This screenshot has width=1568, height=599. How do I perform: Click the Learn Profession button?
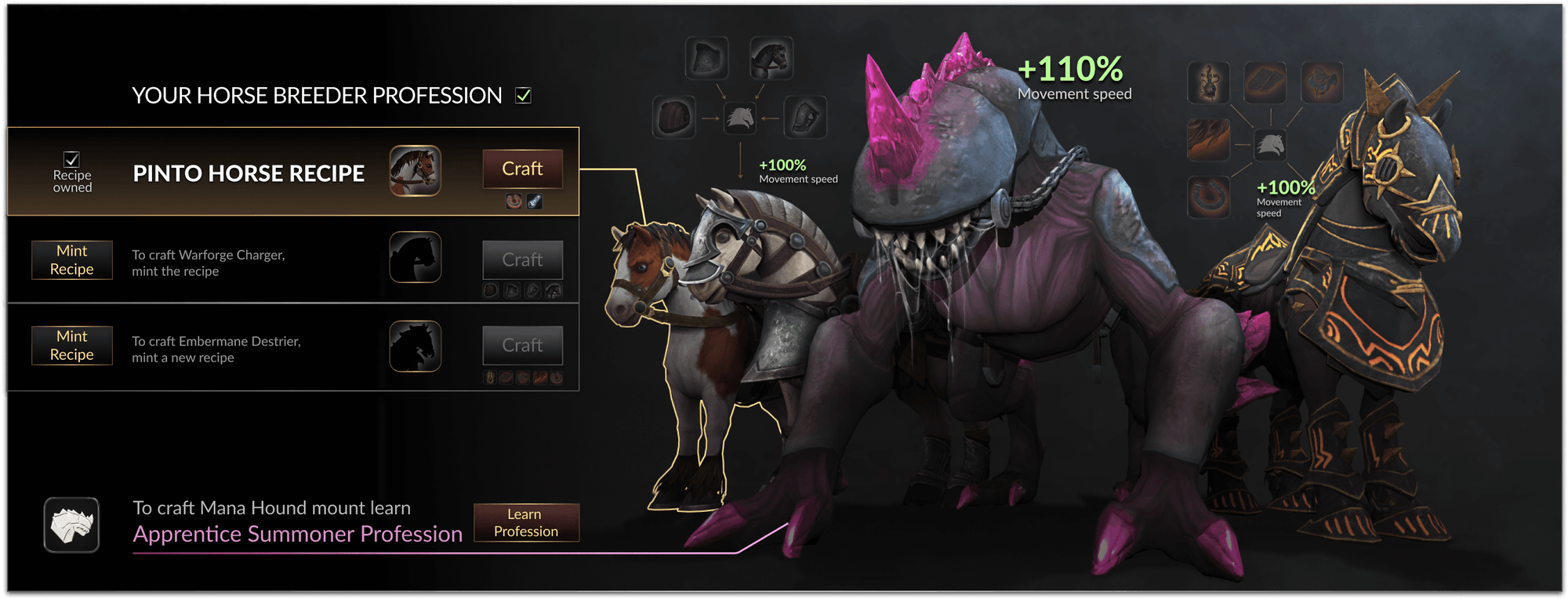click(526, 522)
